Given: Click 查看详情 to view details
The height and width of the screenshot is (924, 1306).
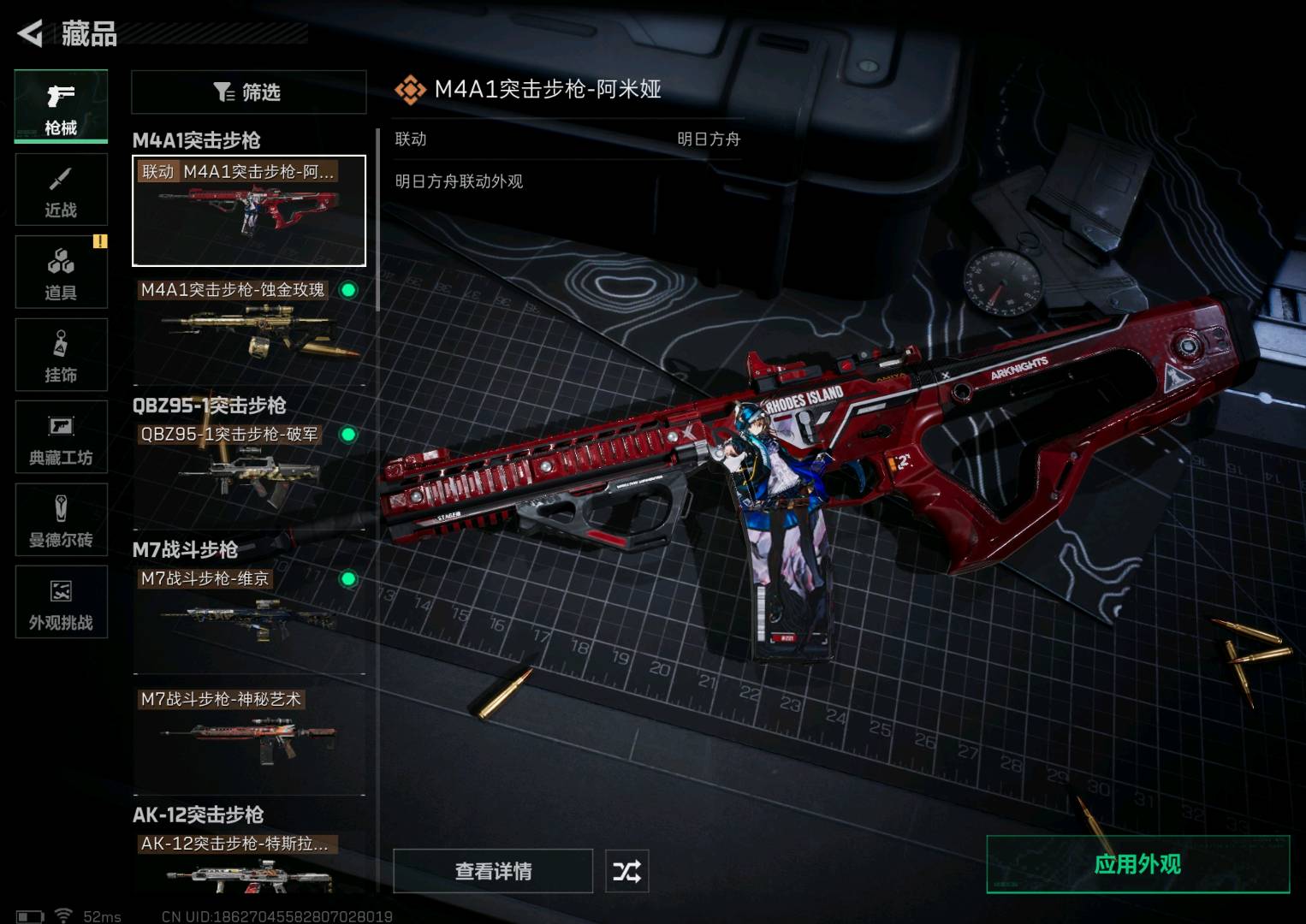Looking at the screenshot, I should point(493,871).
